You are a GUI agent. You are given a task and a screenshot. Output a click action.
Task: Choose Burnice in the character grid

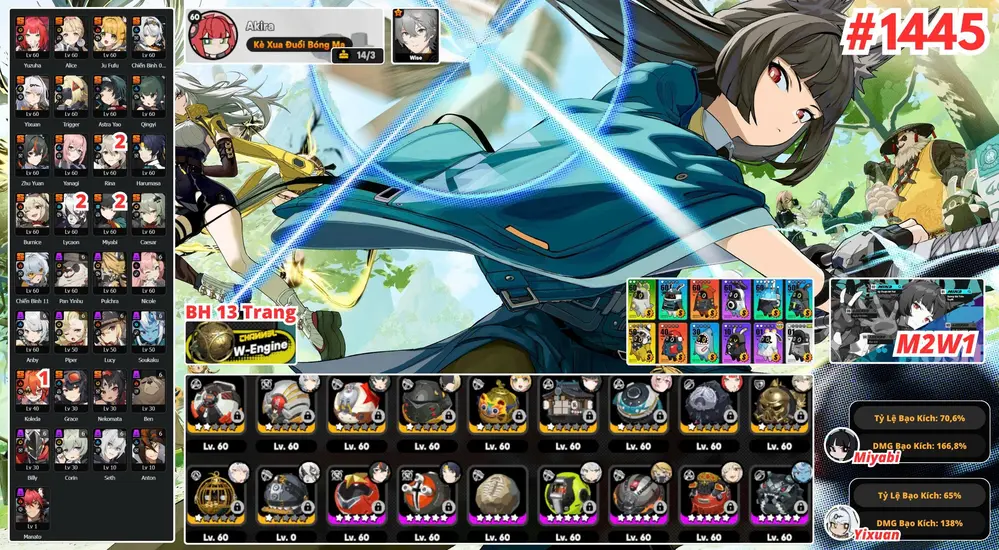point(31,209)
